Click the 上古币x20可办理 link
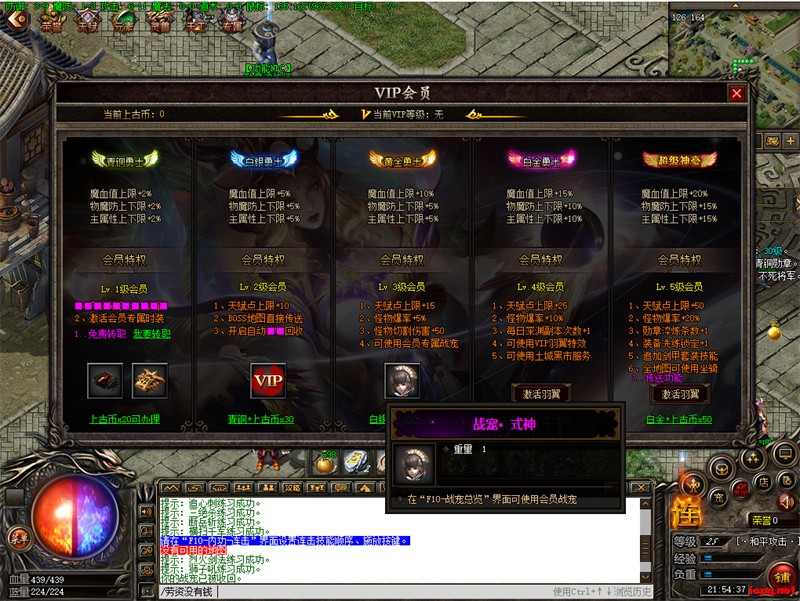 (124, 419)
